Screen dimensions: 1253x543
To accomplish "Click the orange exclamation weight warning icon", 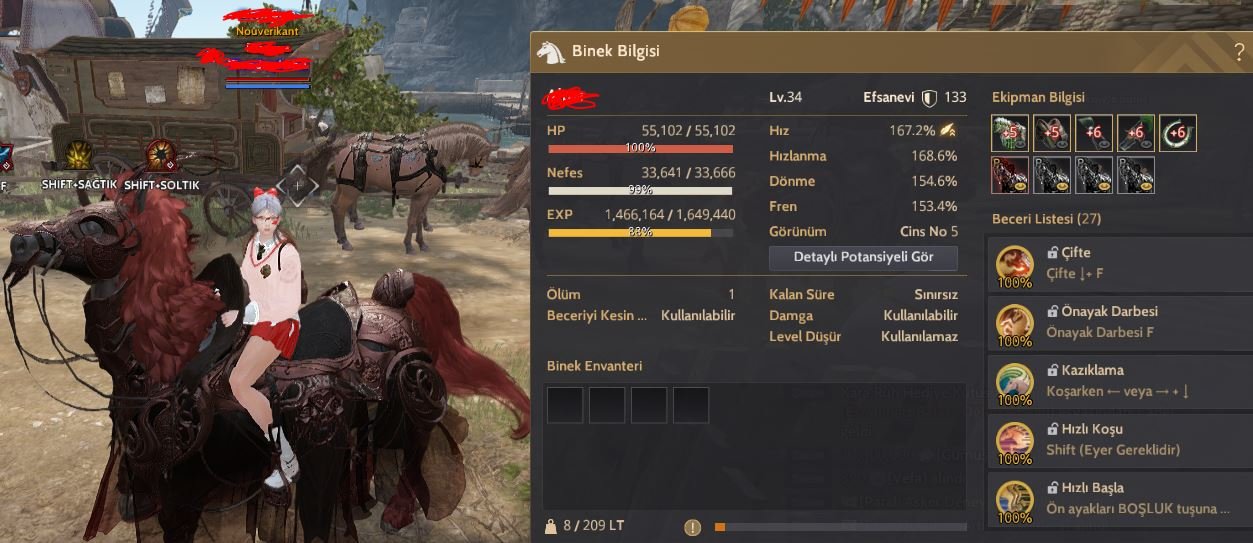I will (x=692, y=526).
